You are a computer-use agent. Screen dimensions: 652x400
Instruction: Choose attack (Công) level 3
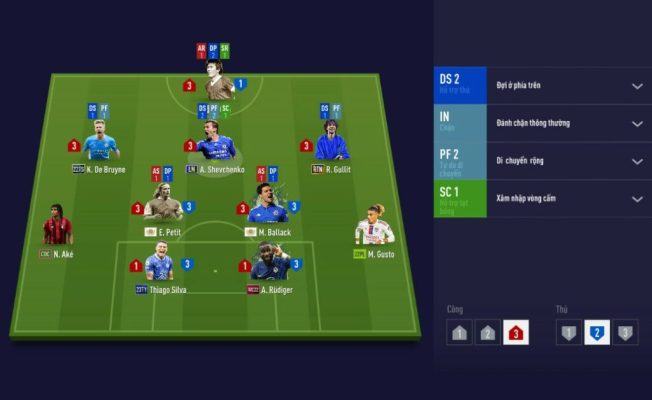[x=515, y=334]
